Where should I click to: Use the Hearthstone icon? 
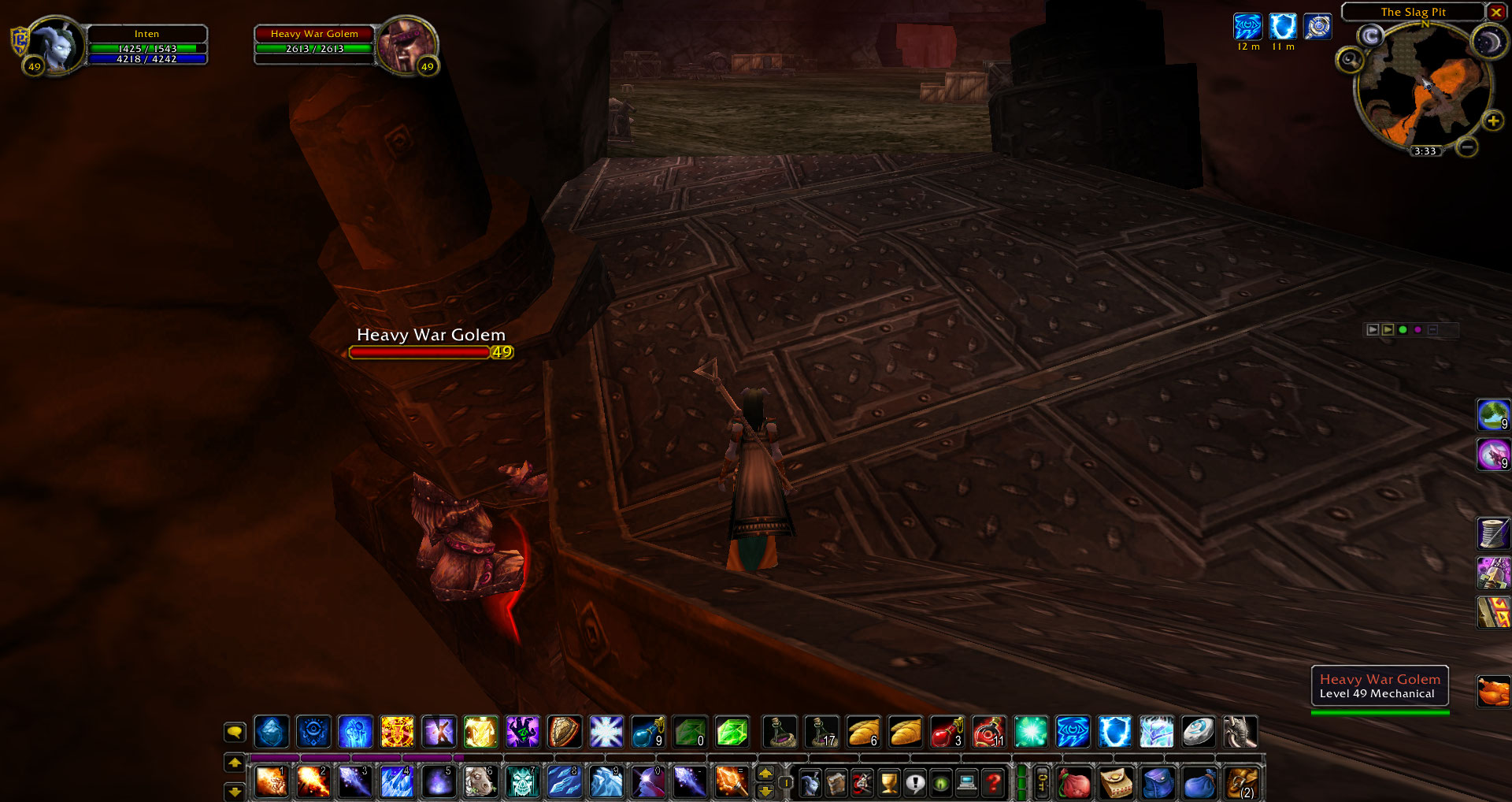click(1199, 732)
